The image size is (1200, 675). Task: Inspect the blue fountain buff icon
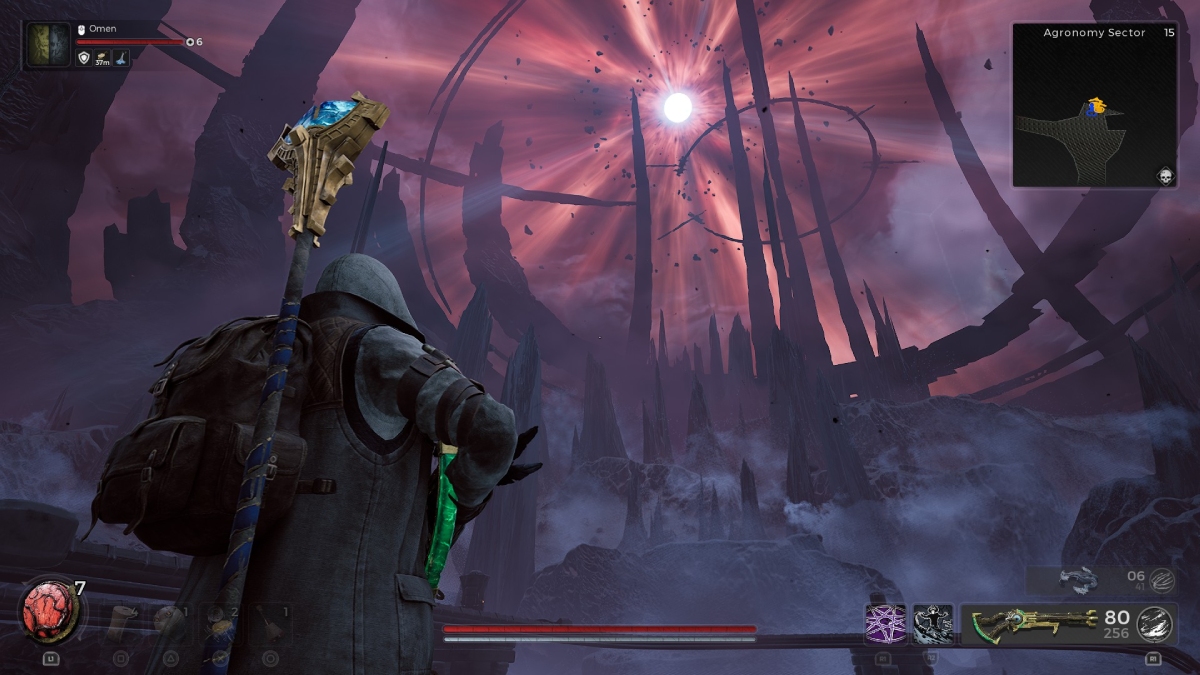pyautogui.click(x=119, y=59)
